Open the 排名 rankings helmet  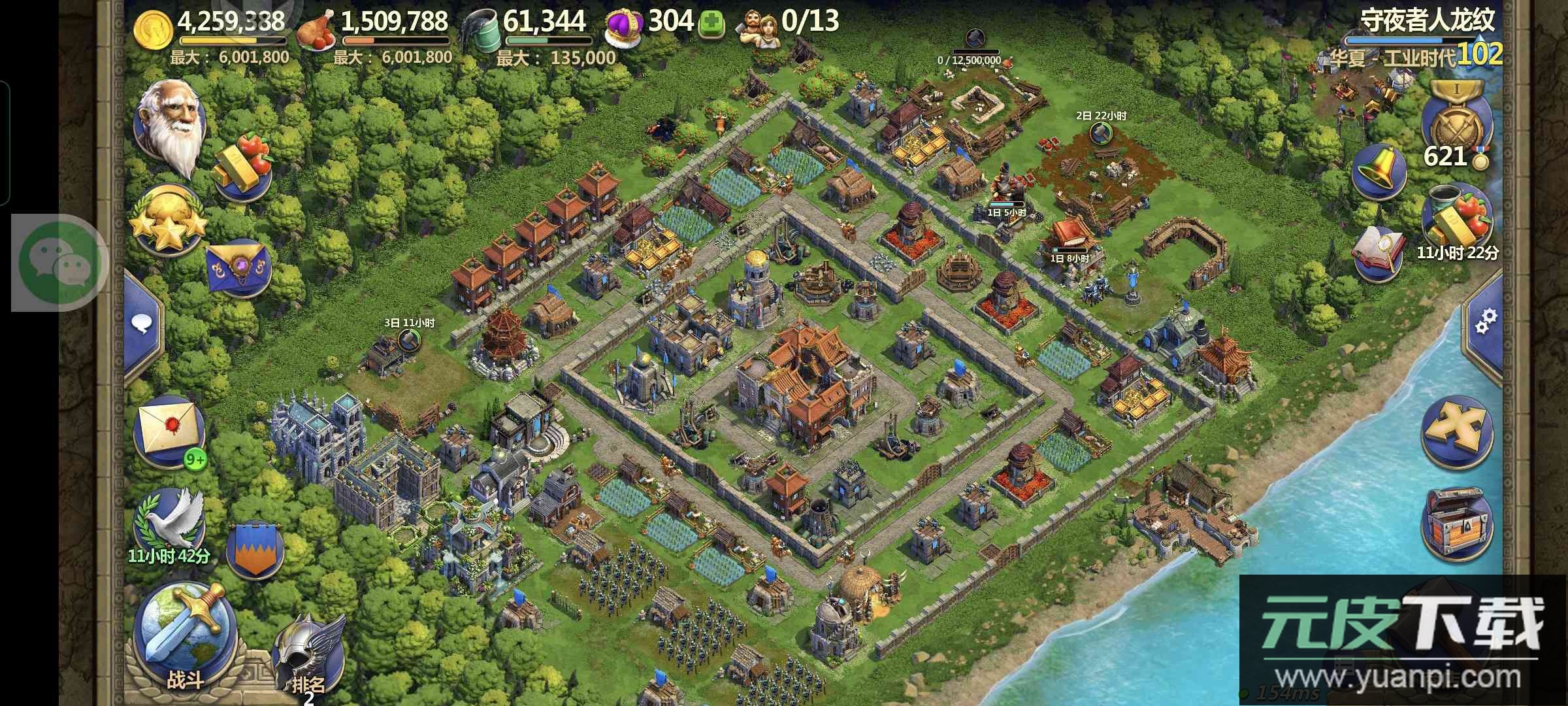click(x=307, y=654)
